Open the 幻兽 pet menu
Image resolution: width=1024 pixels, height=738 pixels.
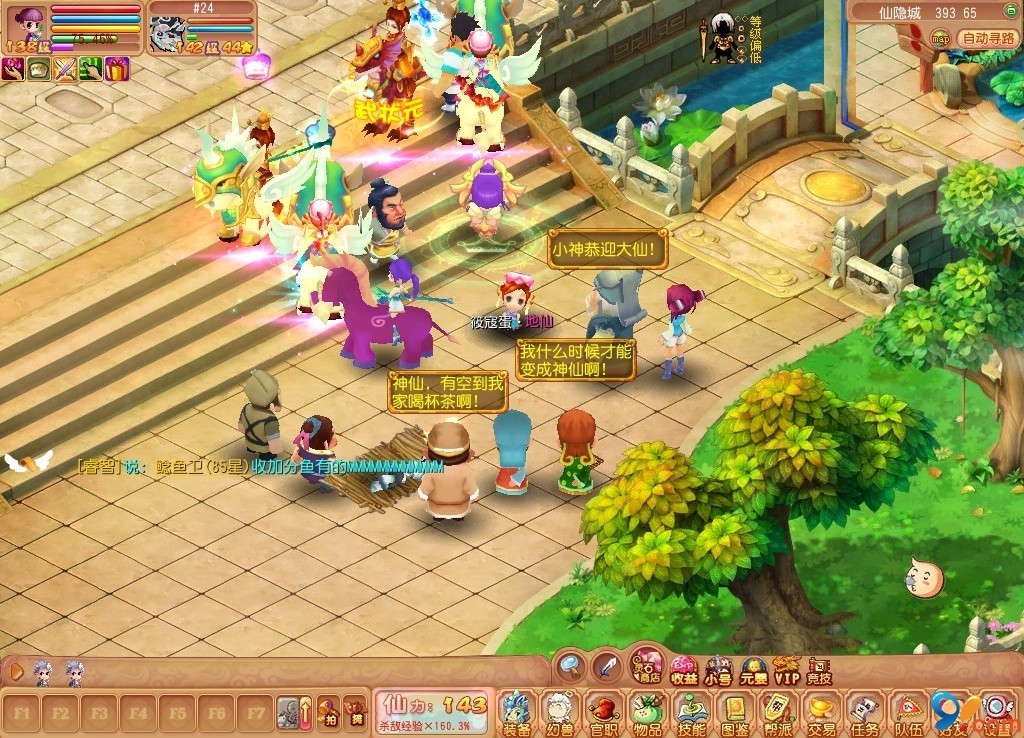coord(559,712)
